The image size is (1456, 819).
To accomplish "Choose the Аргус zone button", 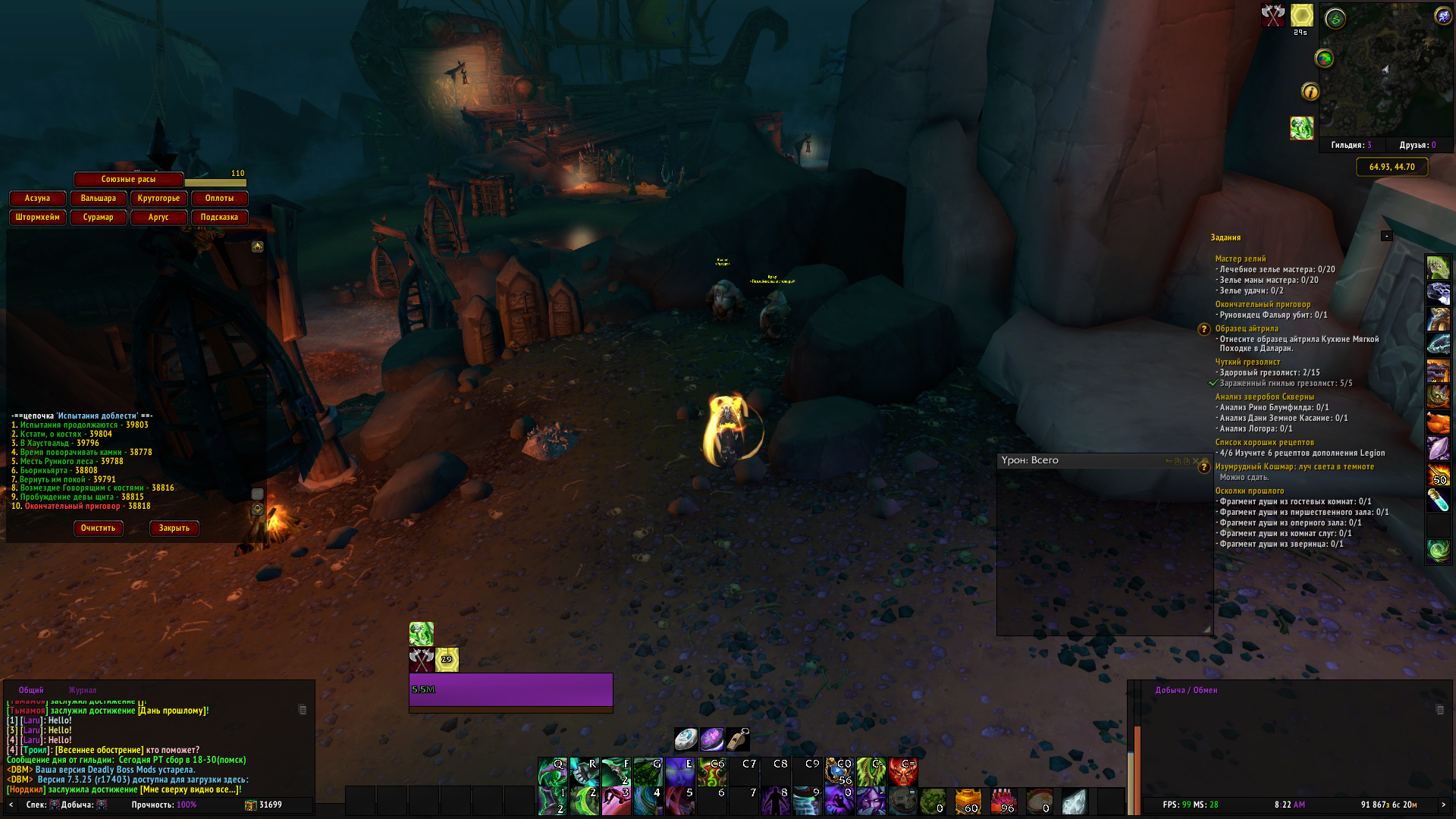I will coord(158,217).
